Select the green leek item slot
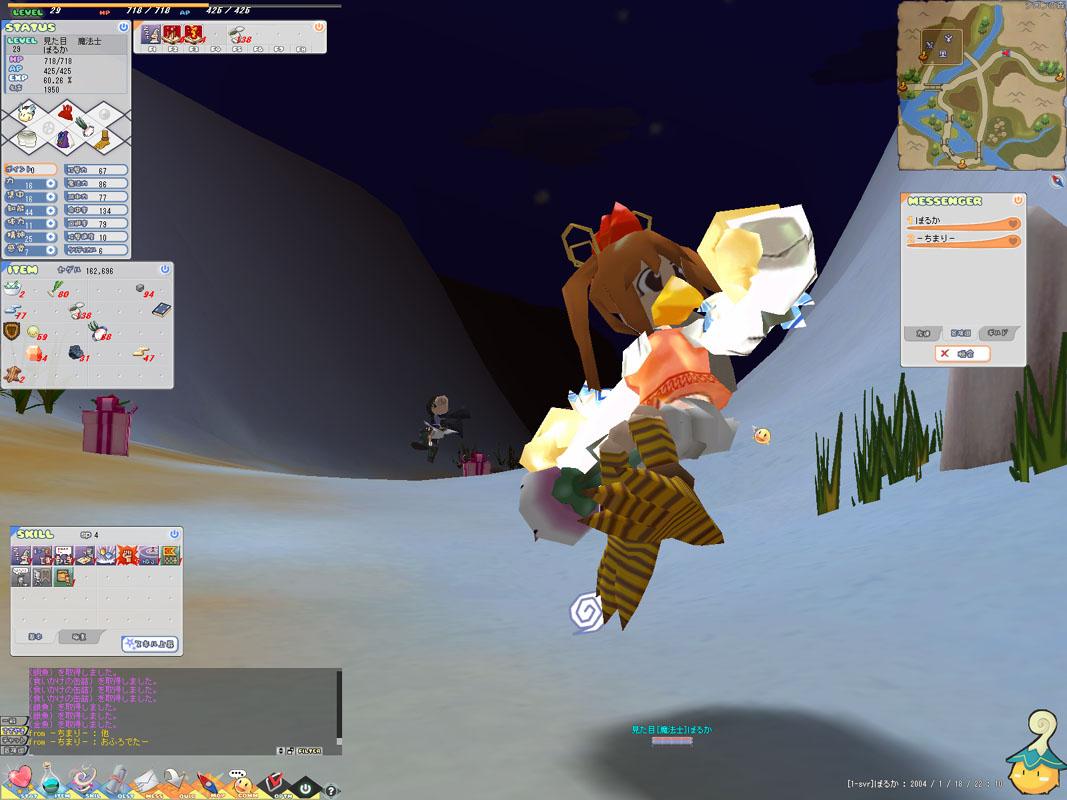This screenshot has height=800, width=1067. coord(55,290)
